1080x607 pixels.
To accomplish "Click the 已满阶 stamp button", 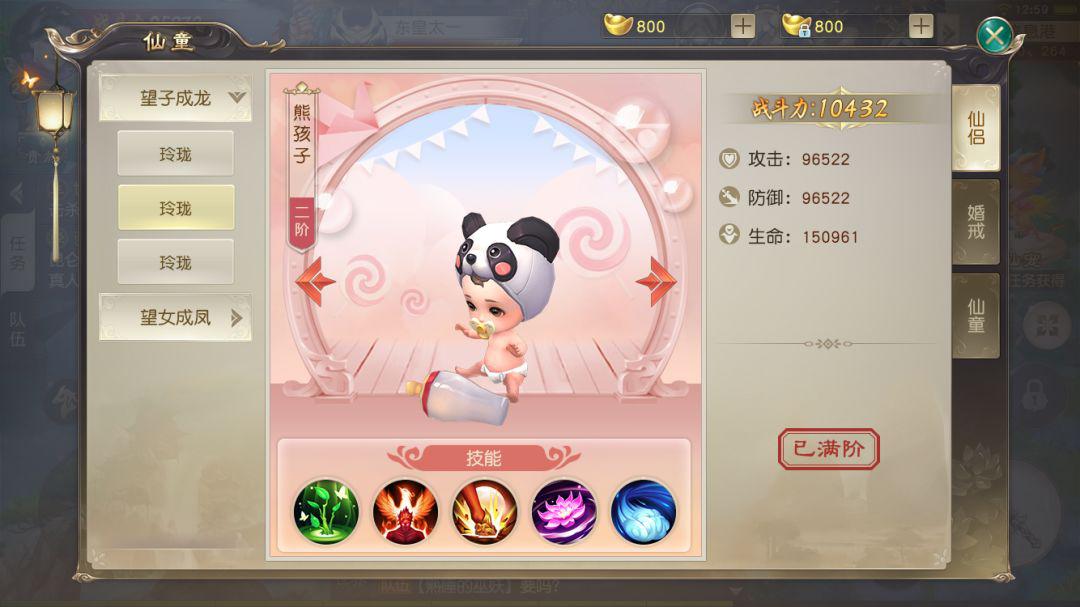I will point(828,449).
